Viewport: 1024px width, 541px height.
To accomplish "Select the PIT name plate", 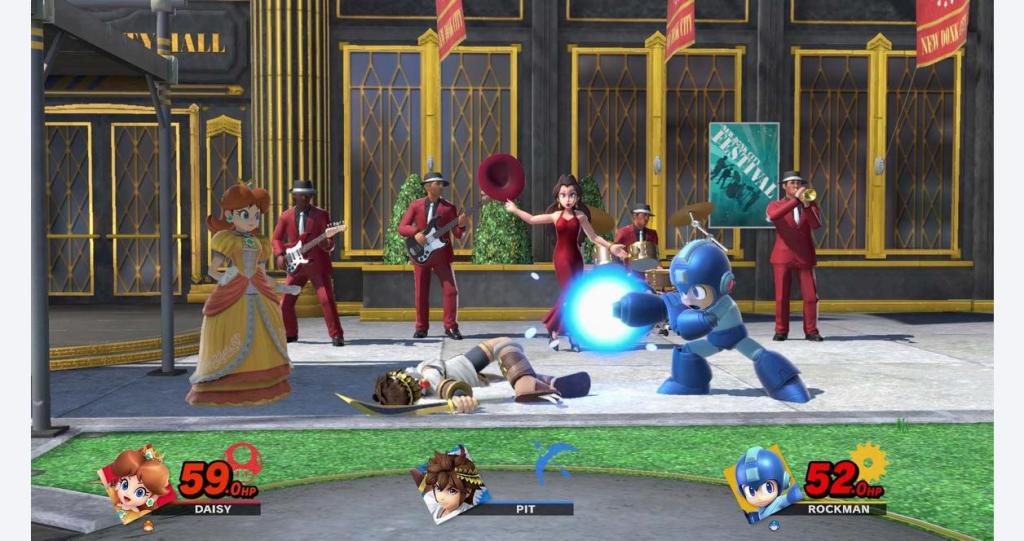I will pyautogui.click(x=527, y=508).
